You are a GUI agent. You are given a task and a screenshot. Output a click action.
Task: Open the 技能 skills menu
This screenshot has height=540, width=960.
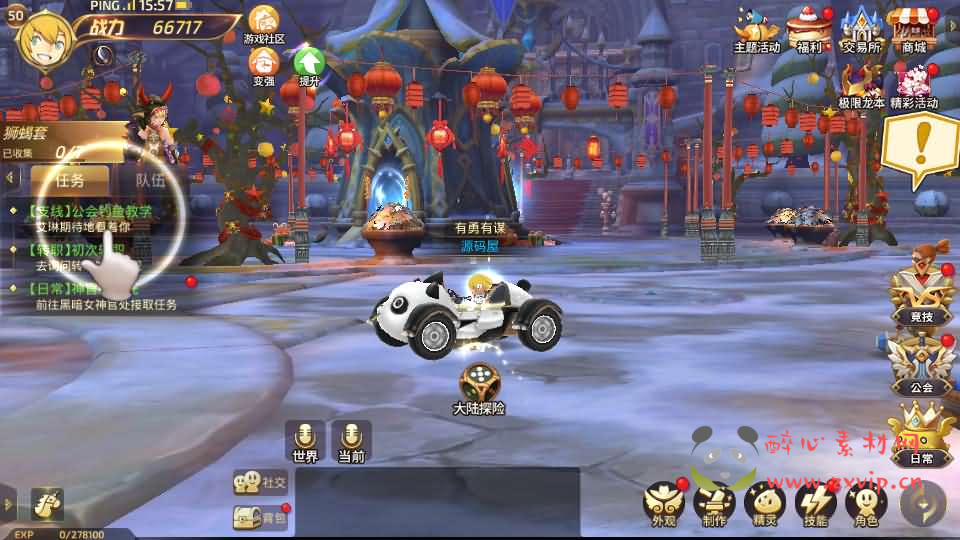click(x=815, y=502)
